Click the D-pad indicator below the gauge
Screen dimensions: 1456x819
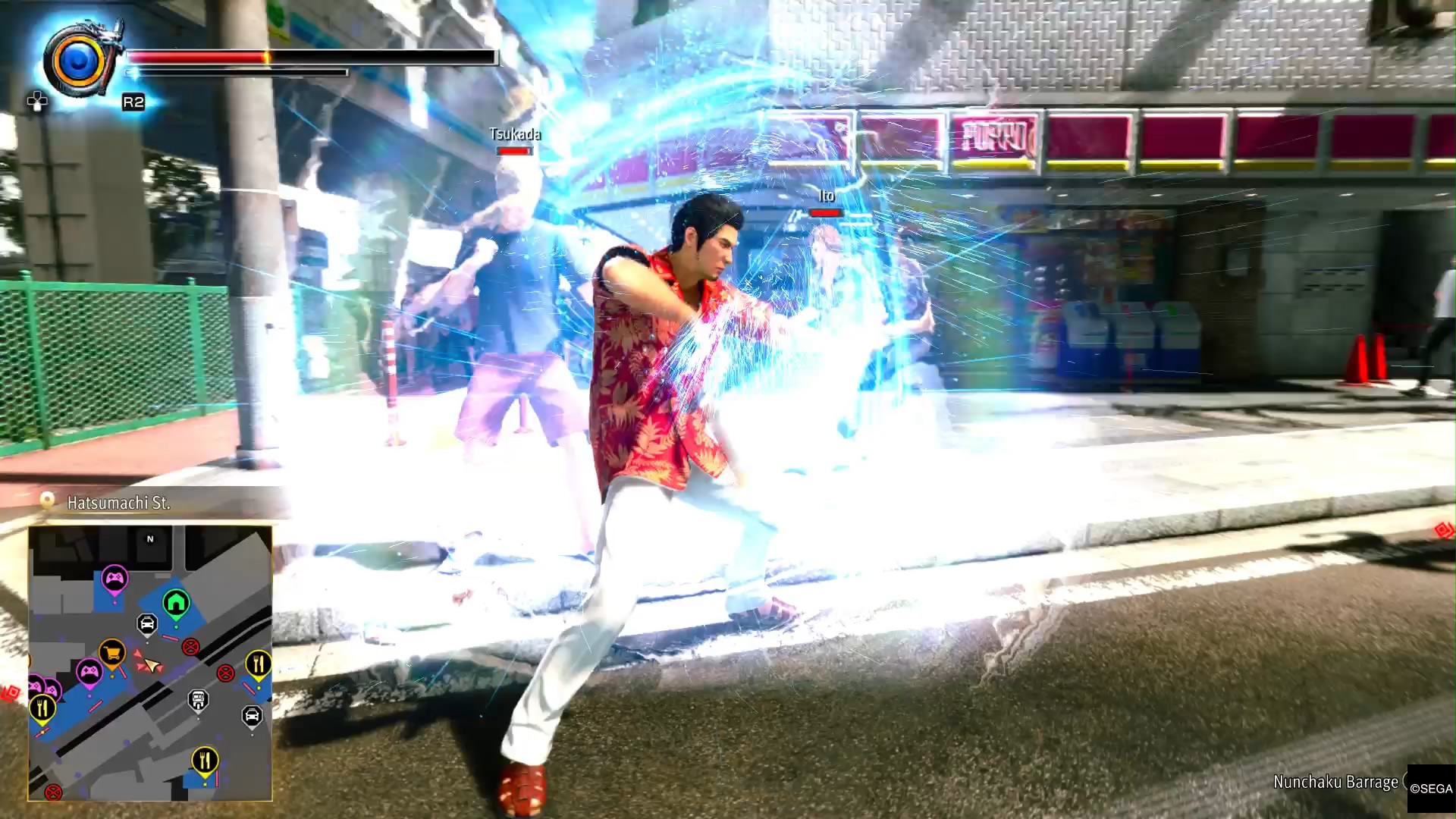[36, 99]
